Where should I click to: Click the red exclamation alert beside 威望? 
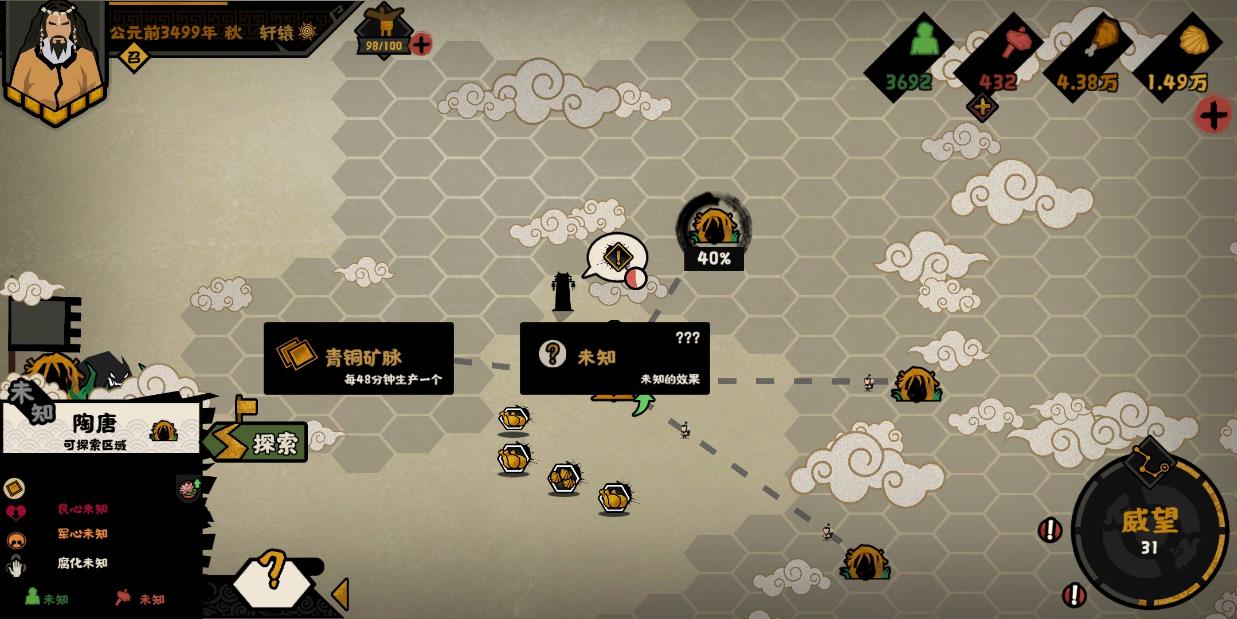pyautogui.click(x=1049, y=530)
